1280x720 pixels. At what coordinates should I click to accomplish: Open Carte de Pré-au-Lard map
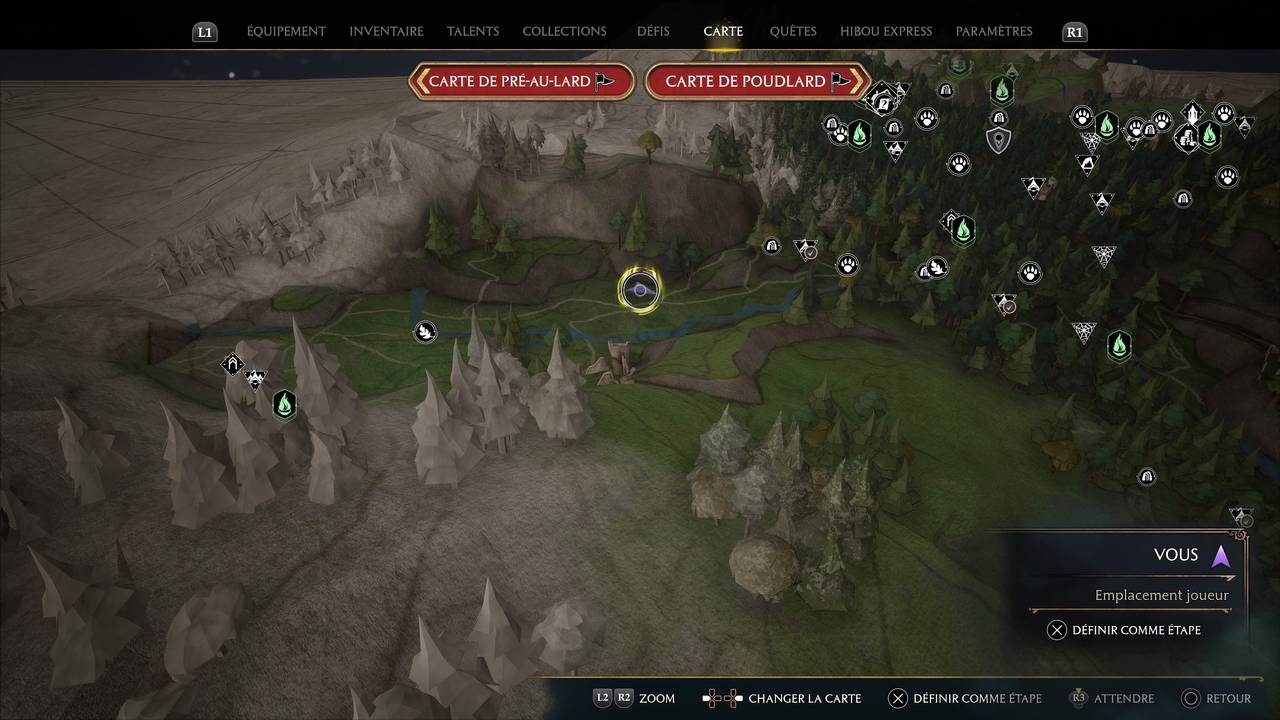click(521, 81)
